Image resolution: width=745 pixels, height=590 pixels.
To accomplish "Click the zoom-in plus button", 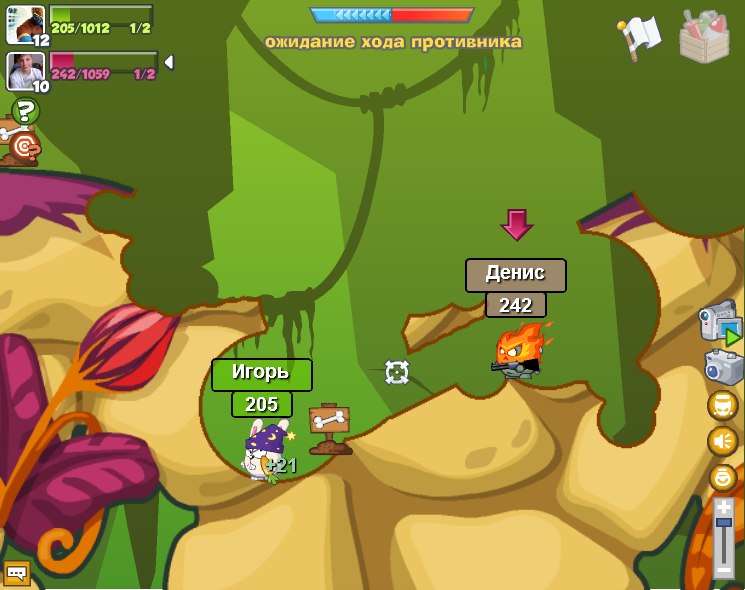I will point(724,508).
